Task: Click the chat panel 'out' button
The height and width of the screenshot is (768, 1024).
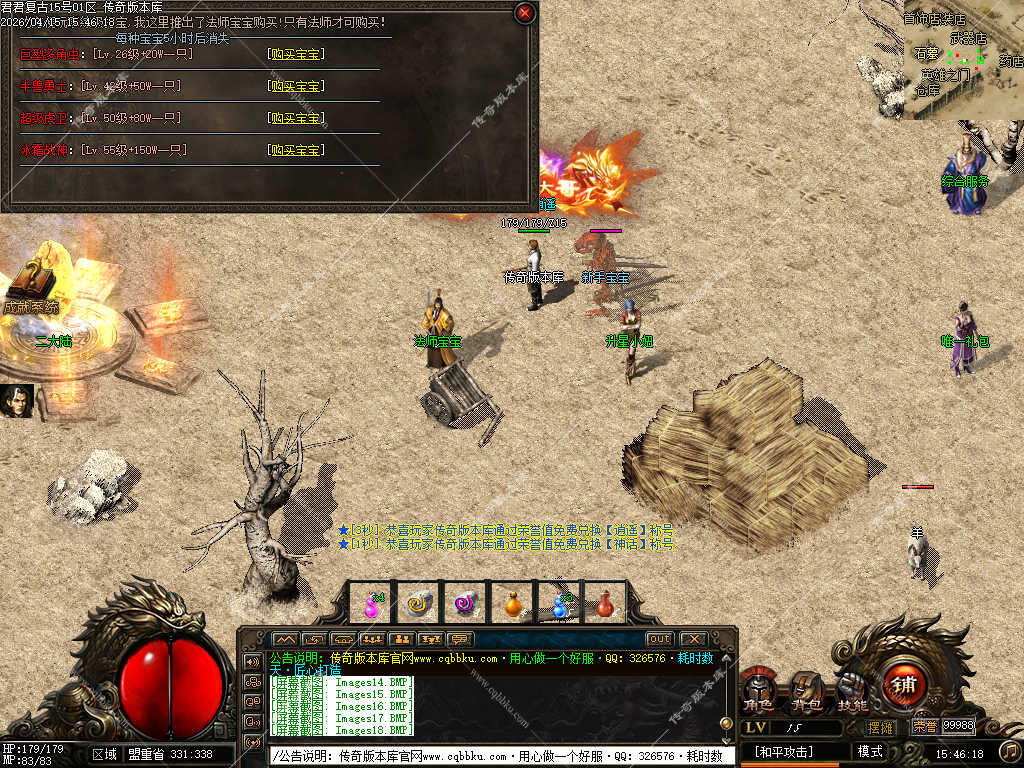Action: click(x=659, y=639)
